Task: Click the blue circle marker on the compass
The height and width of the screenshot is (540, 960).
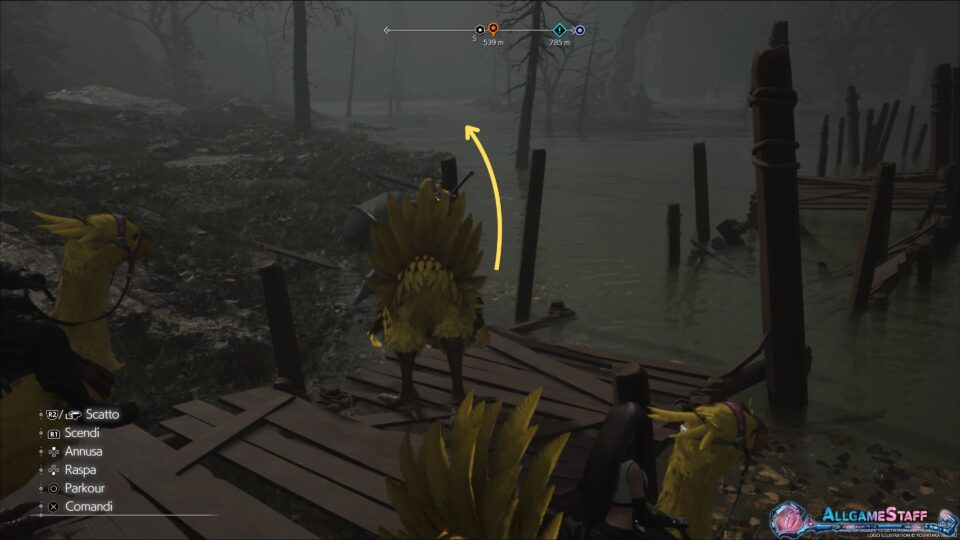Action: pos(579,30)
